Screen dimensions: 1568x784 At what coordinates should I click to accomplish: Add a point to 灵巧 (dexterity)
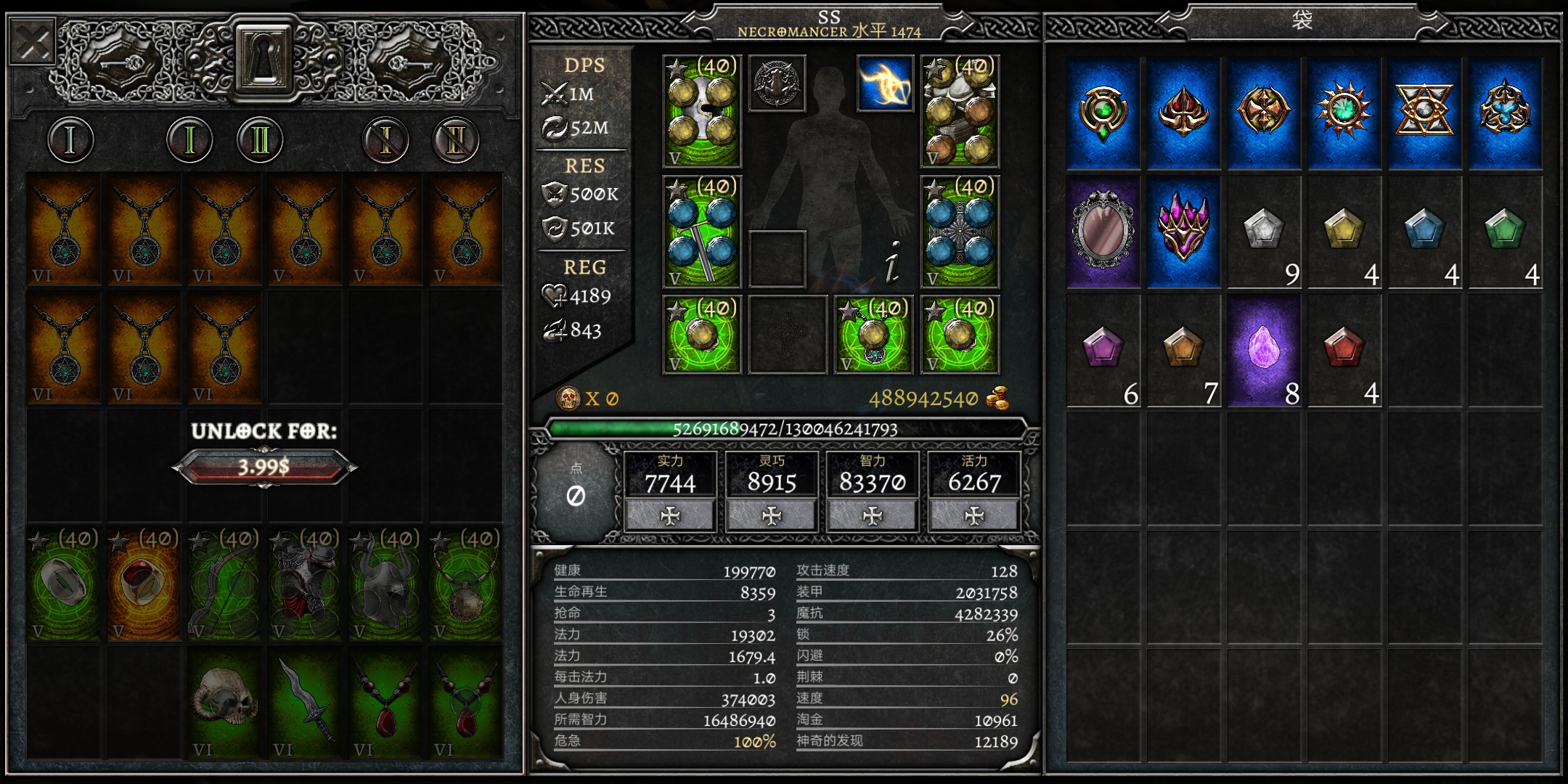point(771,515)
